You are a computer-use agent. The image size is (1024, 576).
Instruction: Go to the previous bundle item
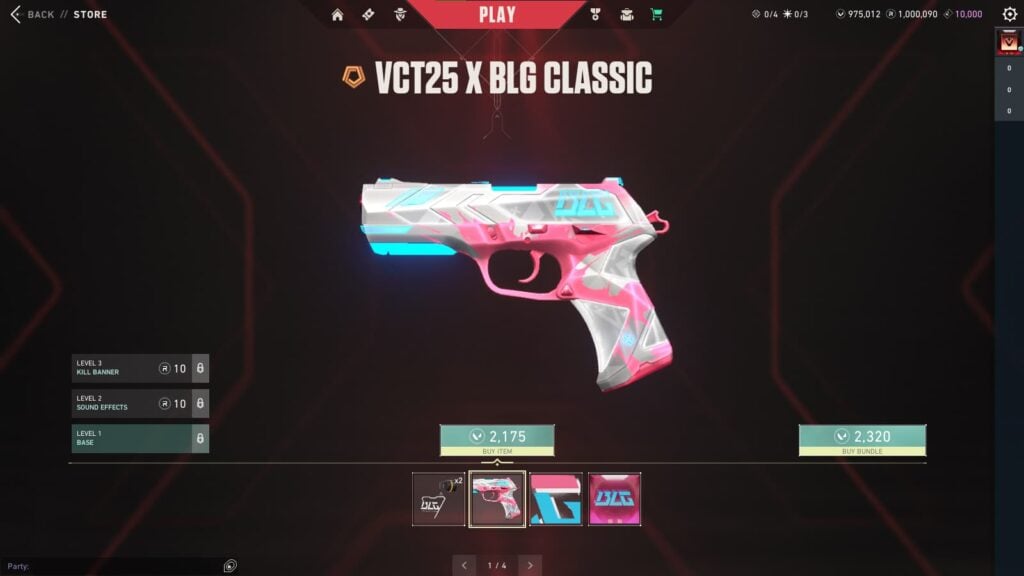464,565
